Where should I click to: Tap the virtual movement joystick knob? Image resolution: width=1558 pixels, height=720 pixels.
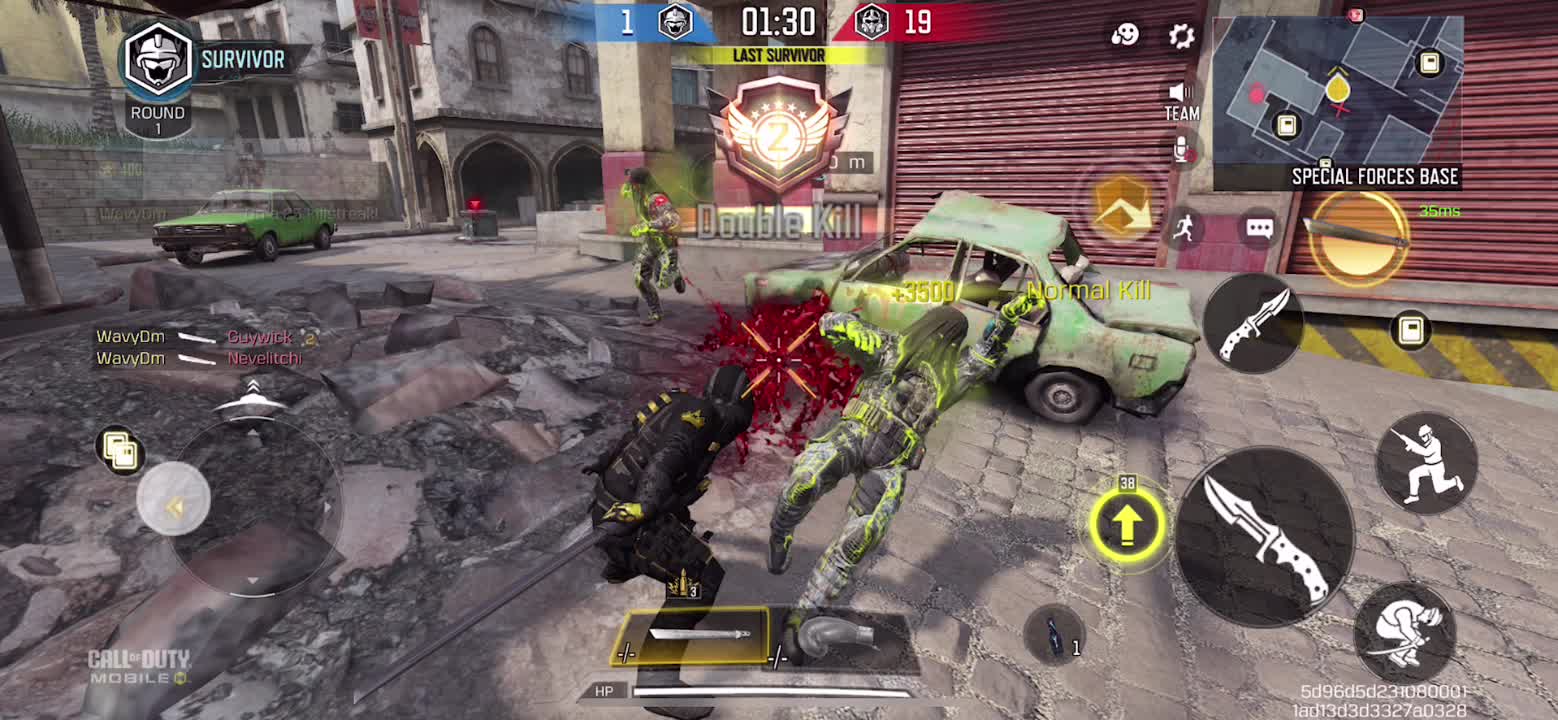[x=174, y=500]
